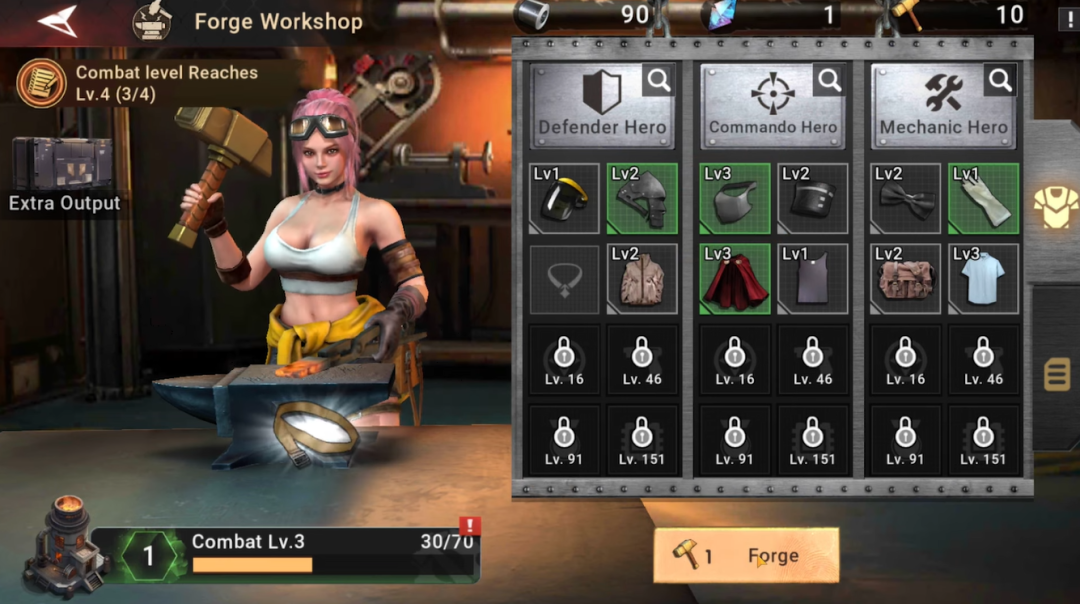Screen dimensions: 1080x604
Task: Switch to the armor equipment tab
Action: (x=1055, y=206)
